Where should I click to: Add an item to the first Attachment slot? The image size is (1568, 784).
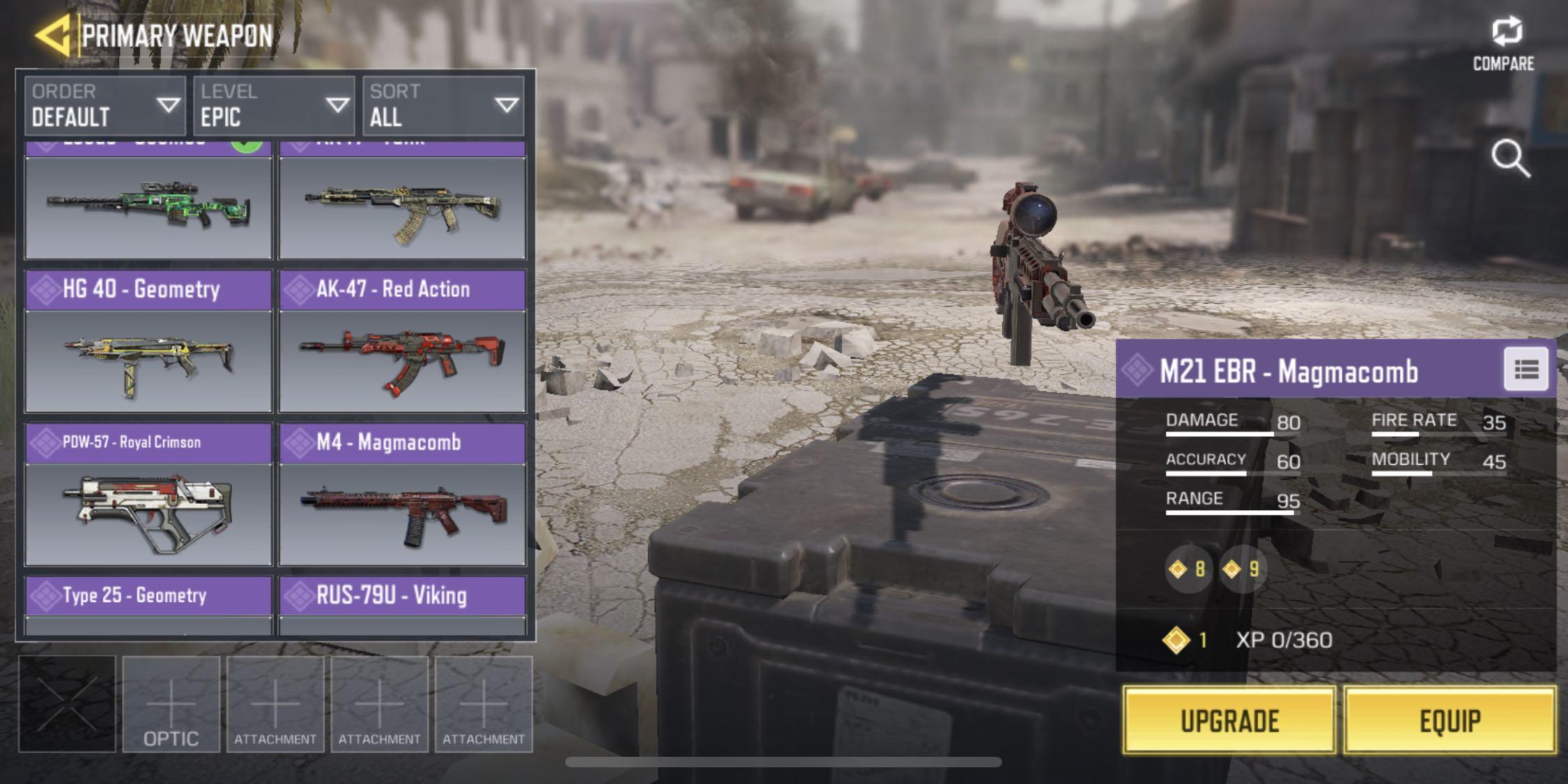pyautogui.click(x=276, y=704)
